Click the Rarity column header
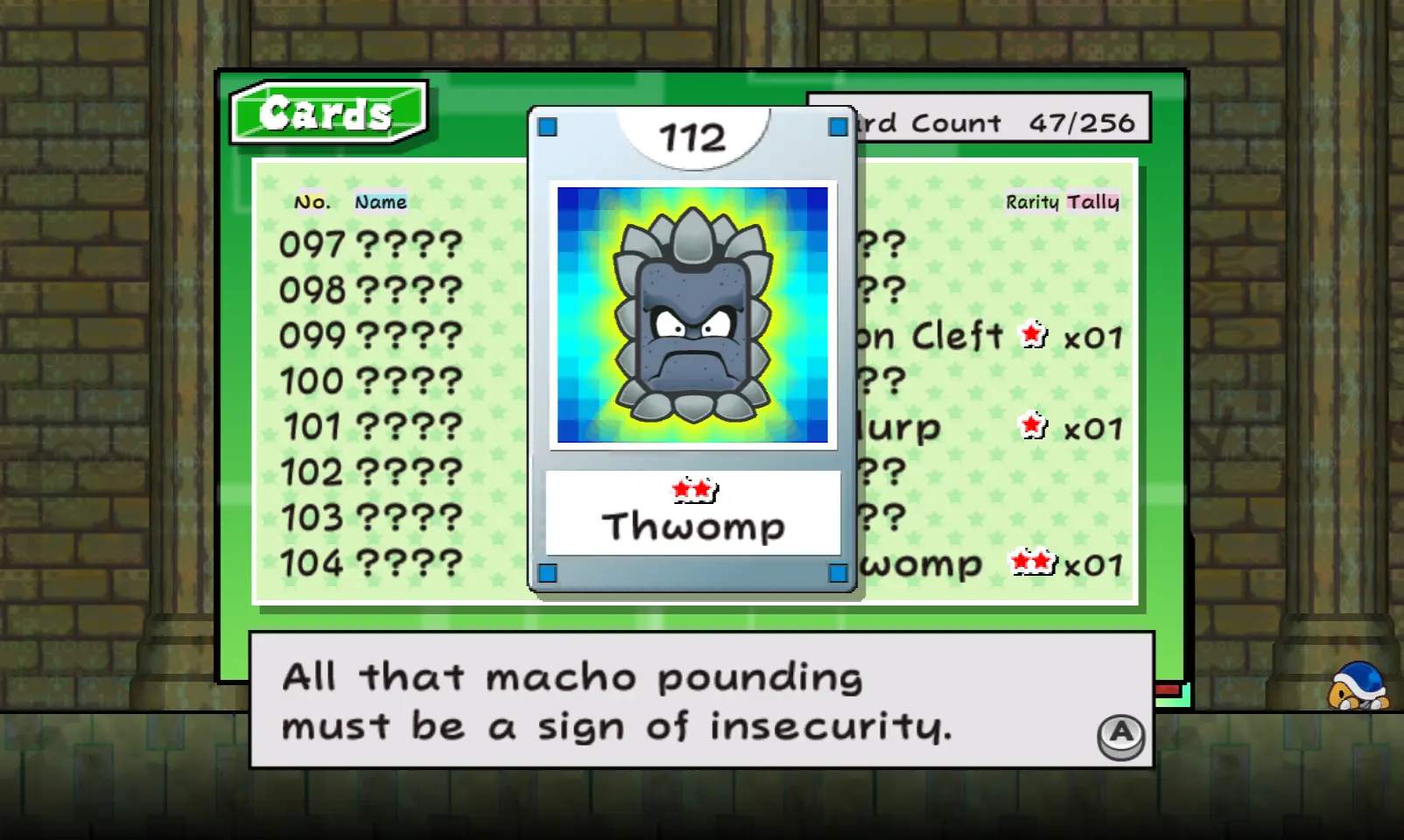 [x=1032, y=202]
